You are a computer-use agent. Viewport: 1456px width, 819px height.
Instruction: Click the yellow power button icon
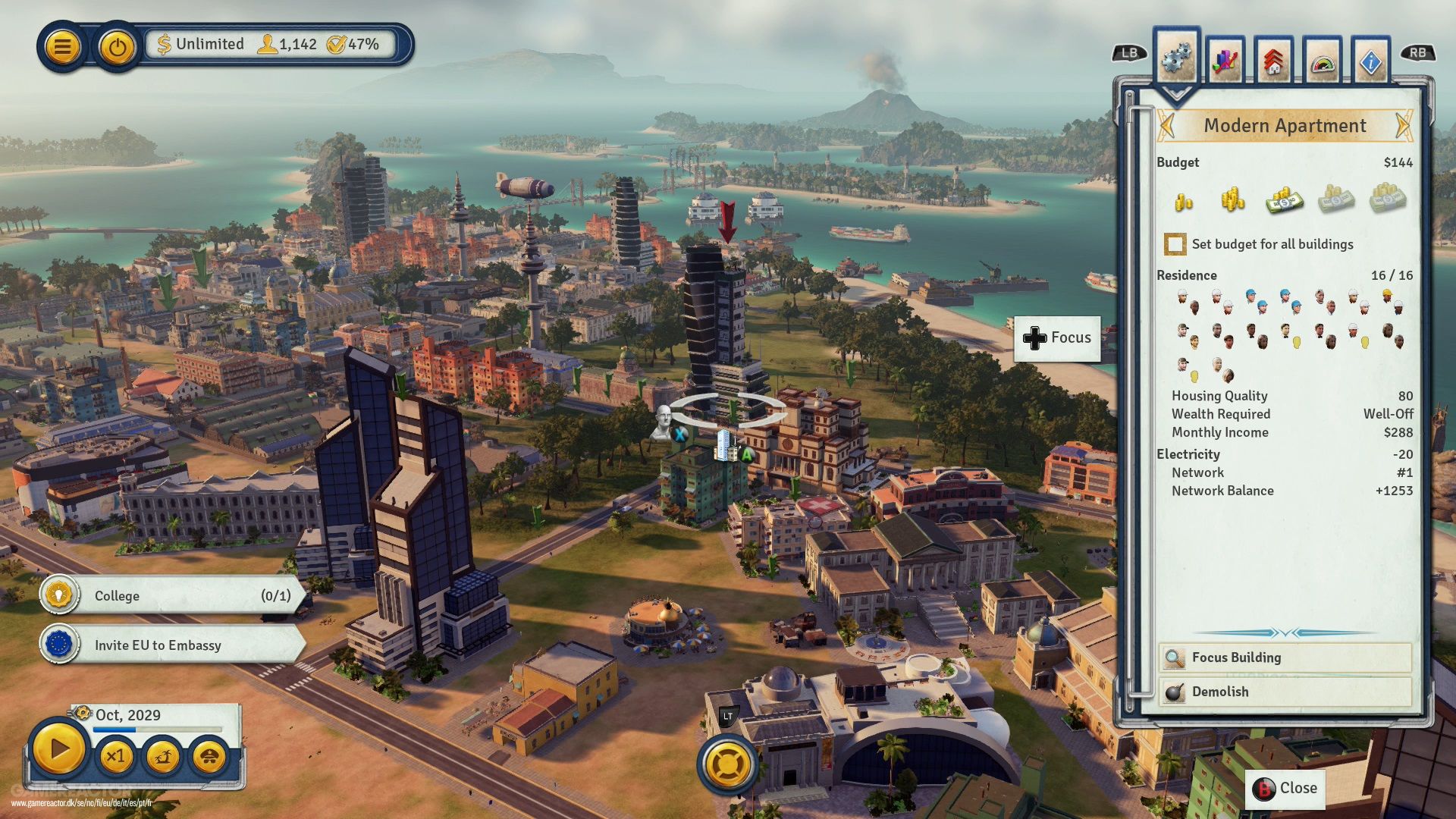[116, 47]
